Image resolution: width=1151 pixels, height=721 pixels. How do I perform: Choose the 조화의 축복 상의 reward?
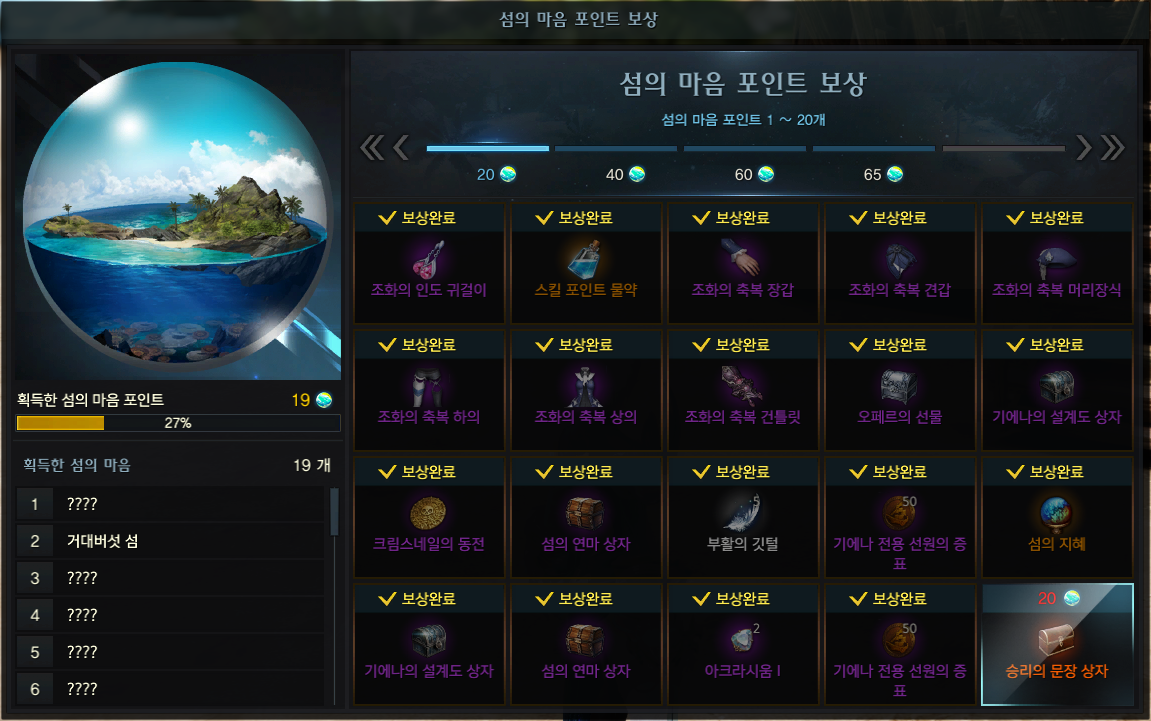click(586, 391)
